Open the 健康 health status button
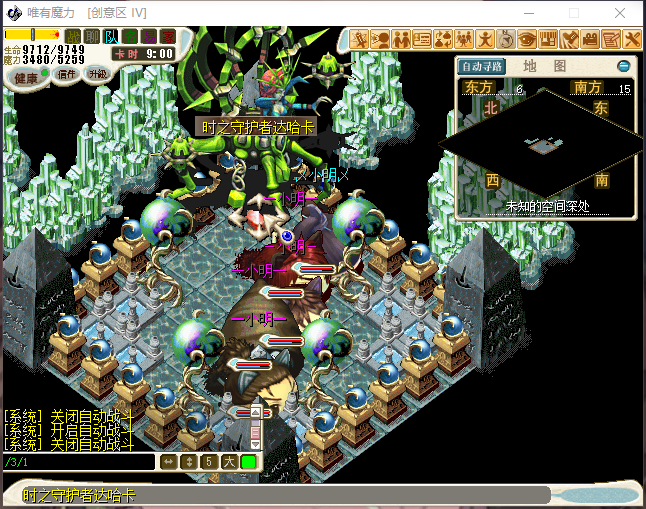Viewport: 646px width, 509px height. (x=27, y=77)
